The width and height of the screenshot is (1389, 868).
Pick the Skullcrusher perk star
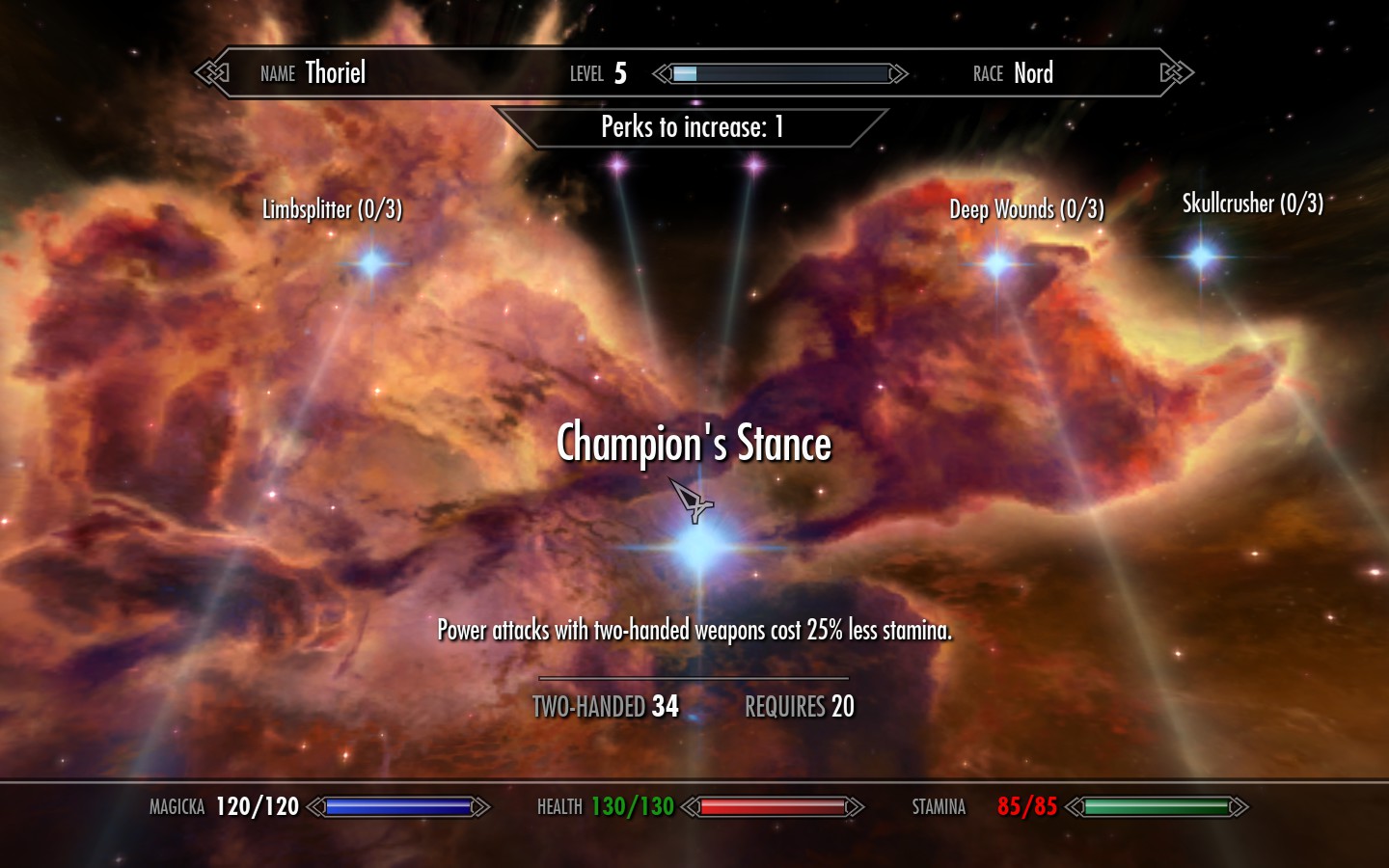(x=1202, y=256)
